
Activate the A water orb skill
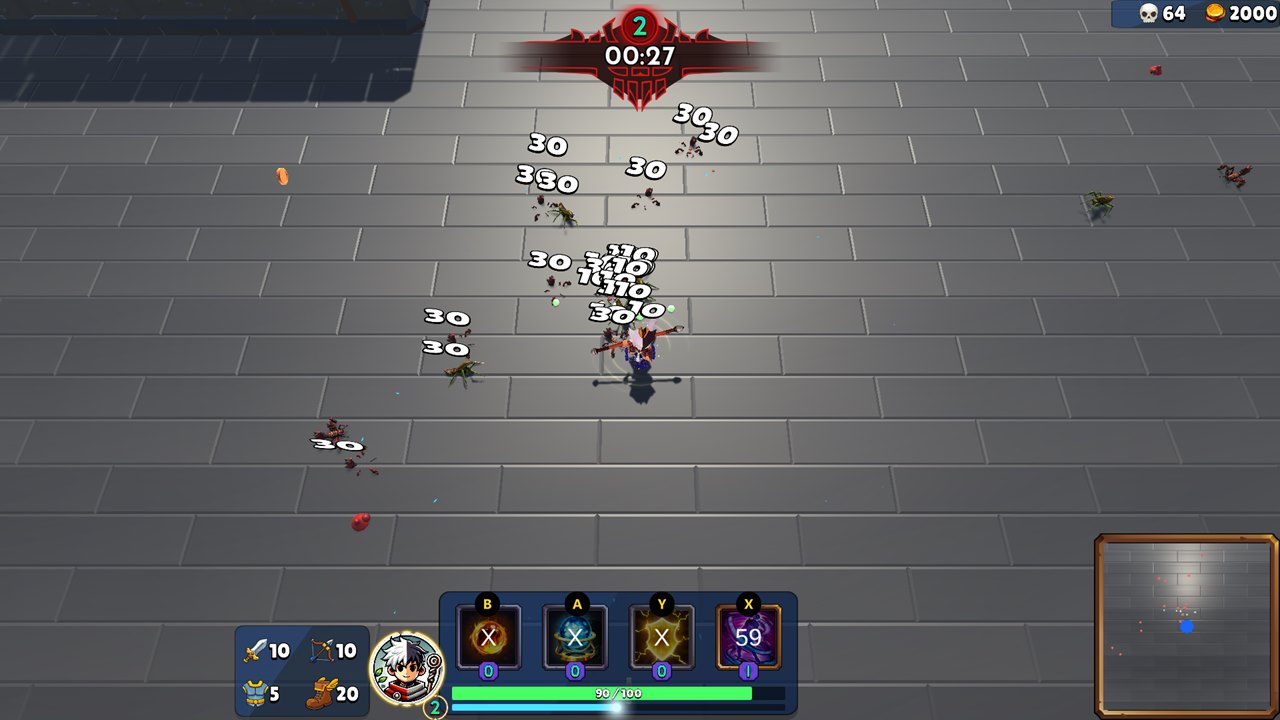tap(575, 637)
